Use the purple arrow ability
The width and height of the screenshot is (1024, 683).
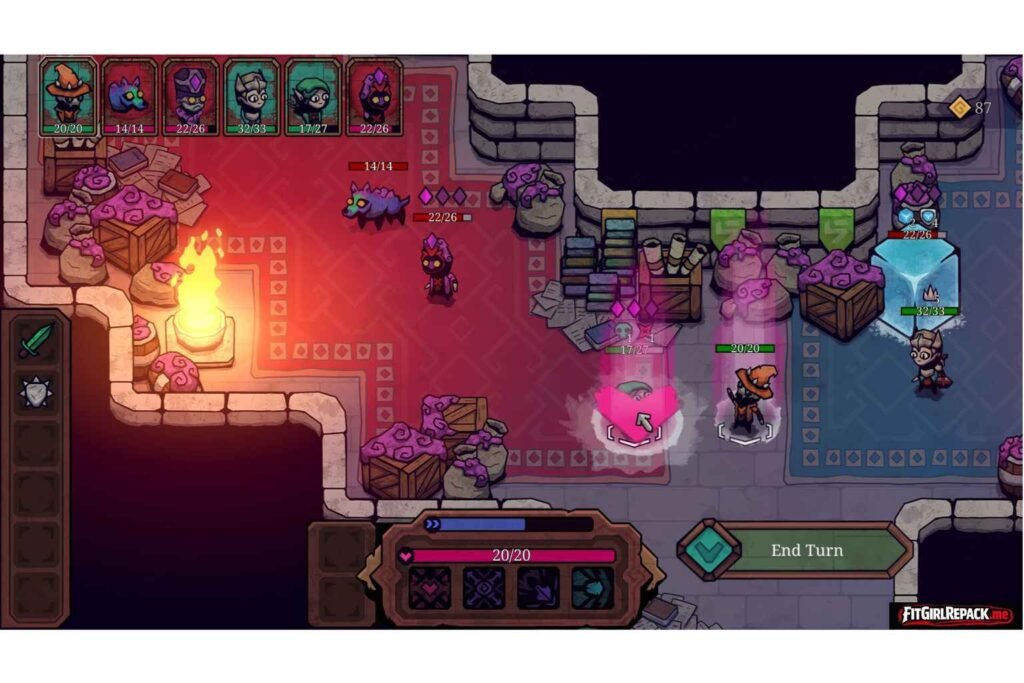(x=538, y=588)
